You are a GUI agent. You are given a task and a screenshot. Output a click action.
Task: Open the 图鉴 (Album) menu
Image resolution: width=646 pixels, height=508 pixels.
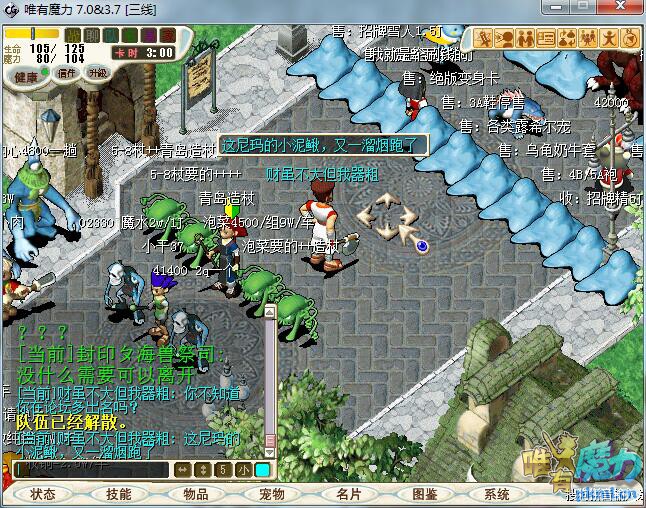424,494
